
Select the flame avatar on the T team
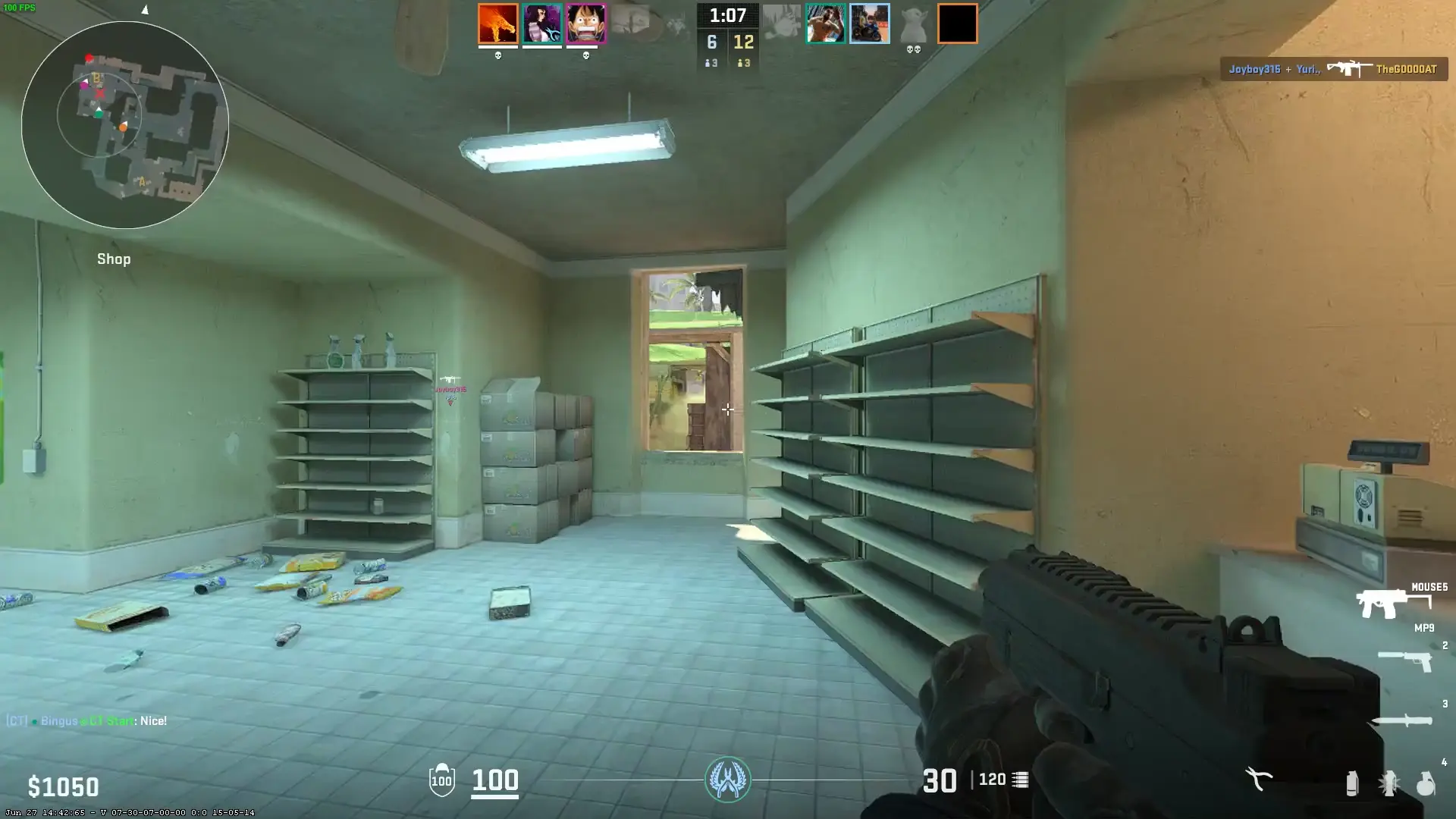tap(497, 23)
